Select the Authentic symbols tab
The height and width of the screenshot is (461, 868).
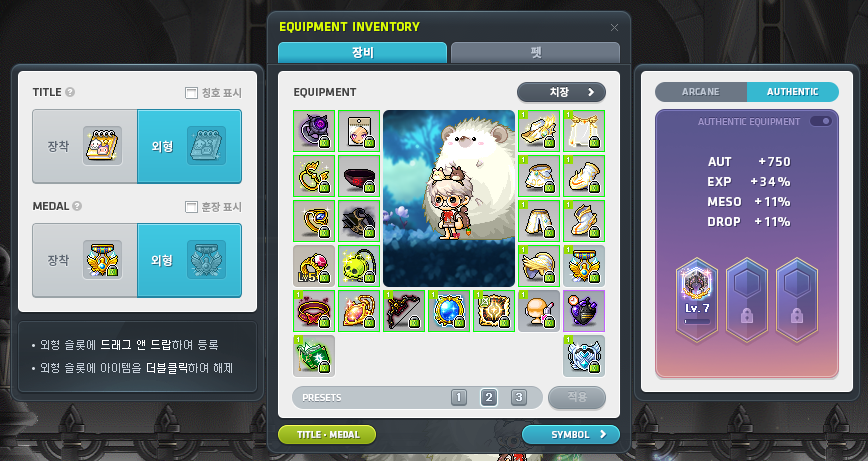[792, 92]
